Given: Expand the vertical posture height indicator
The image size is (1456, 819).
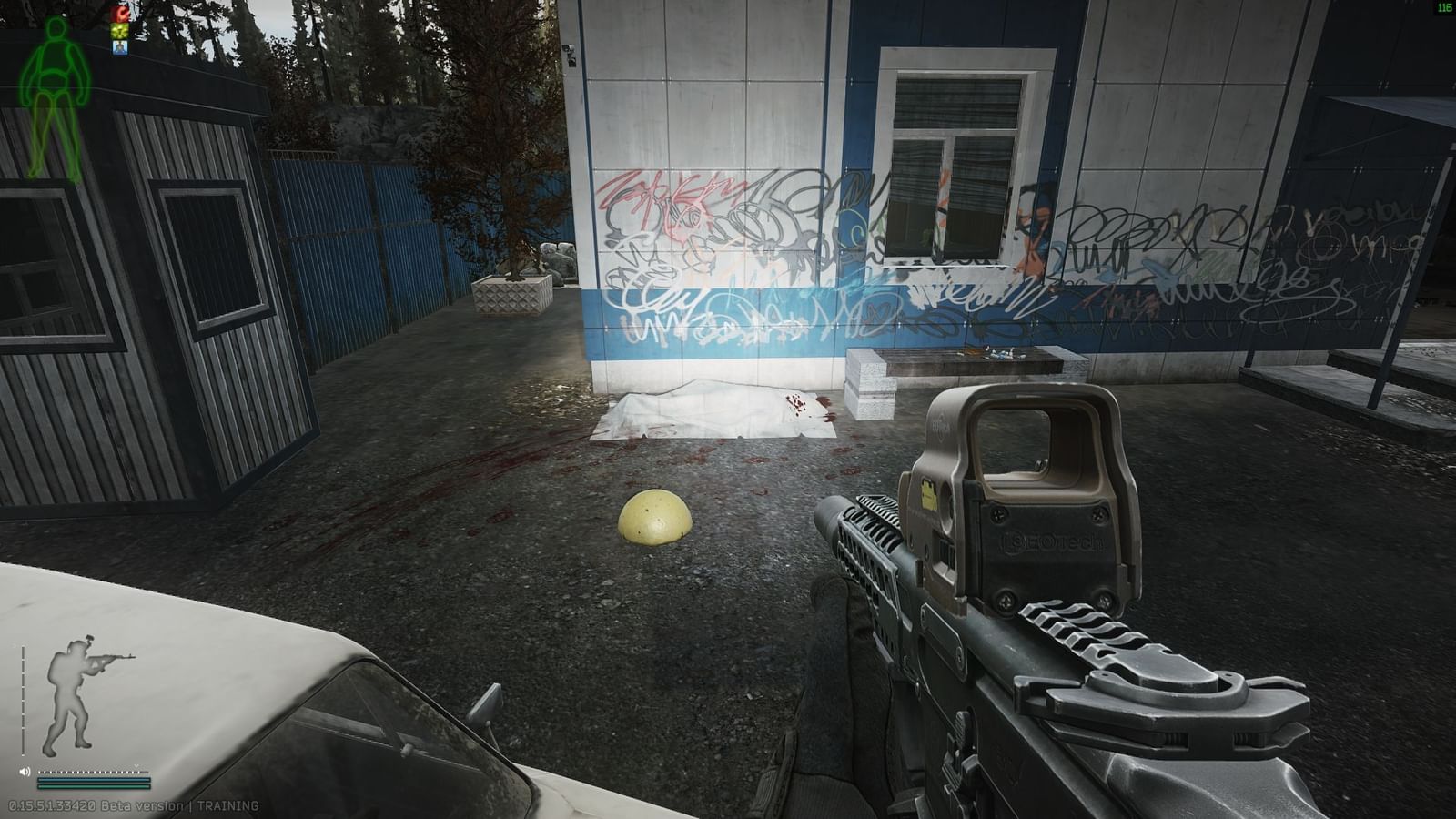Looking at the screenshot, I should tap(24, 701).
